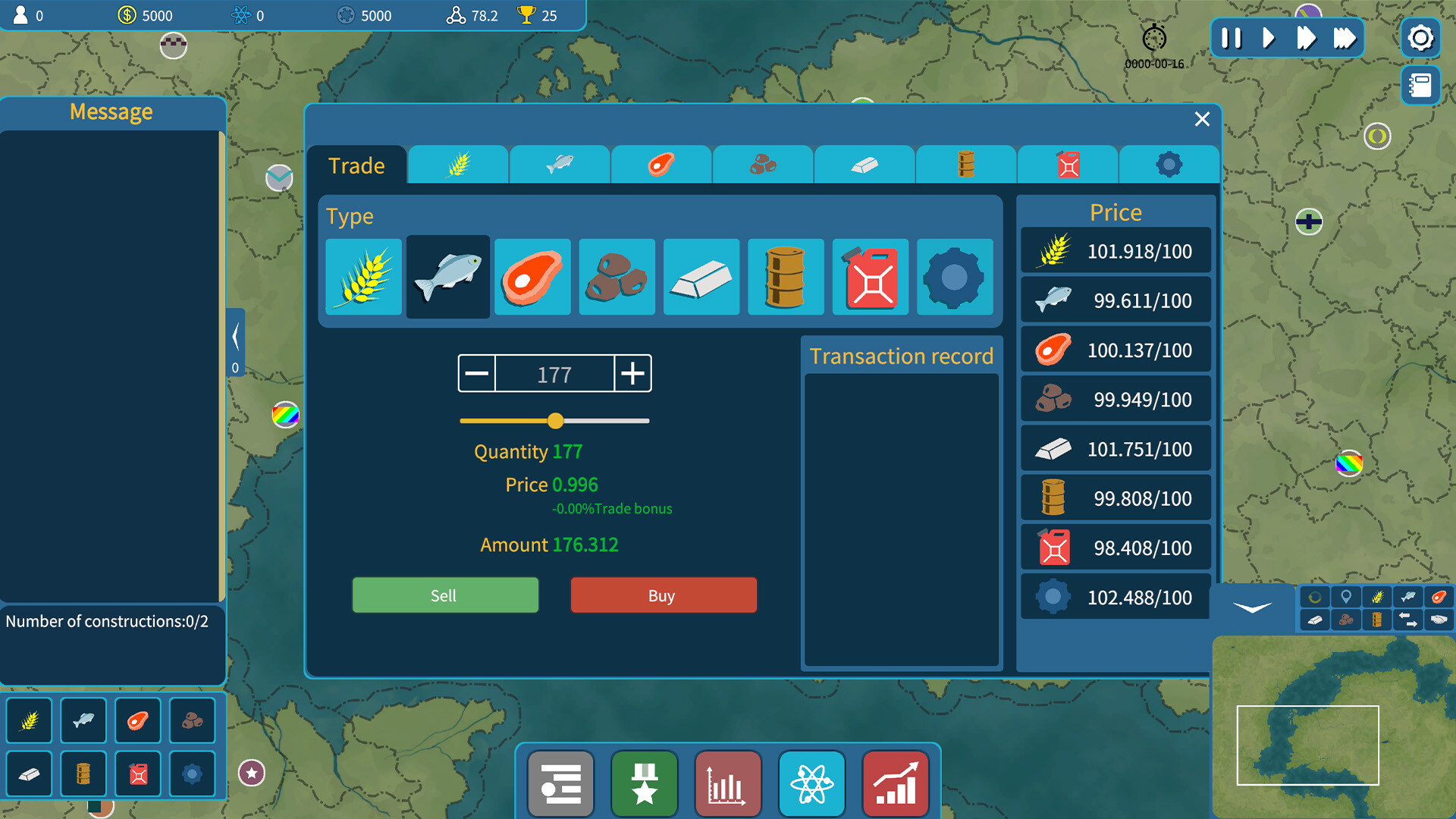Click the quantity slider handle

click(x=556, y=421)
